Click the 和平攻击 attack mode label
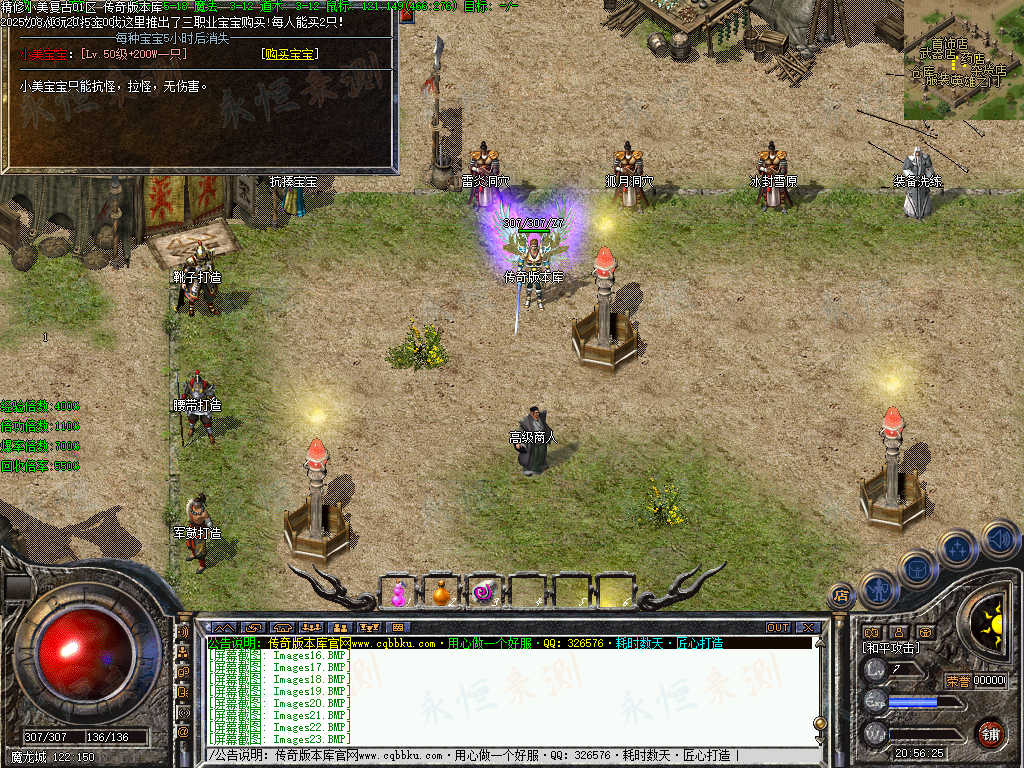The image size is (1024, 768). pyautogui.click(x=891, y=648)
